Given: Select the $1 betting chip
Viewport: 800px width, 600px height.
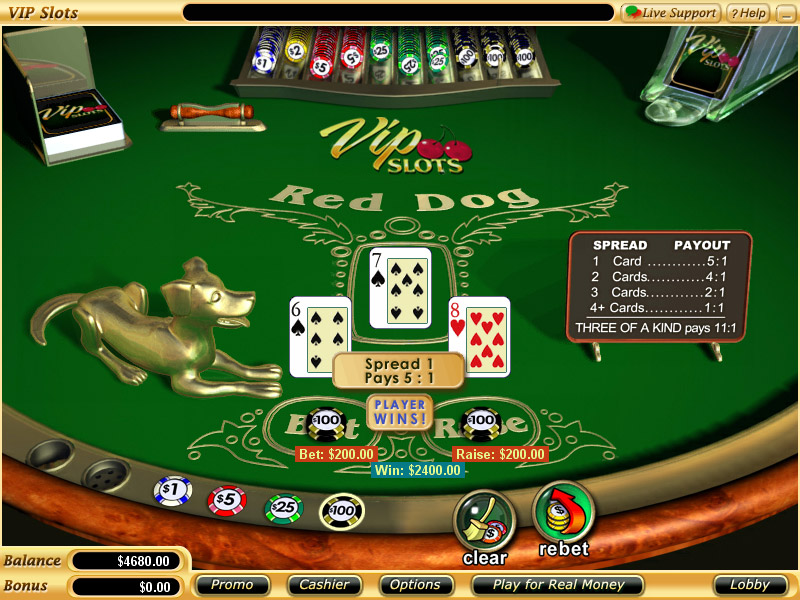Looking at the screenshot, I should point(172,491).
